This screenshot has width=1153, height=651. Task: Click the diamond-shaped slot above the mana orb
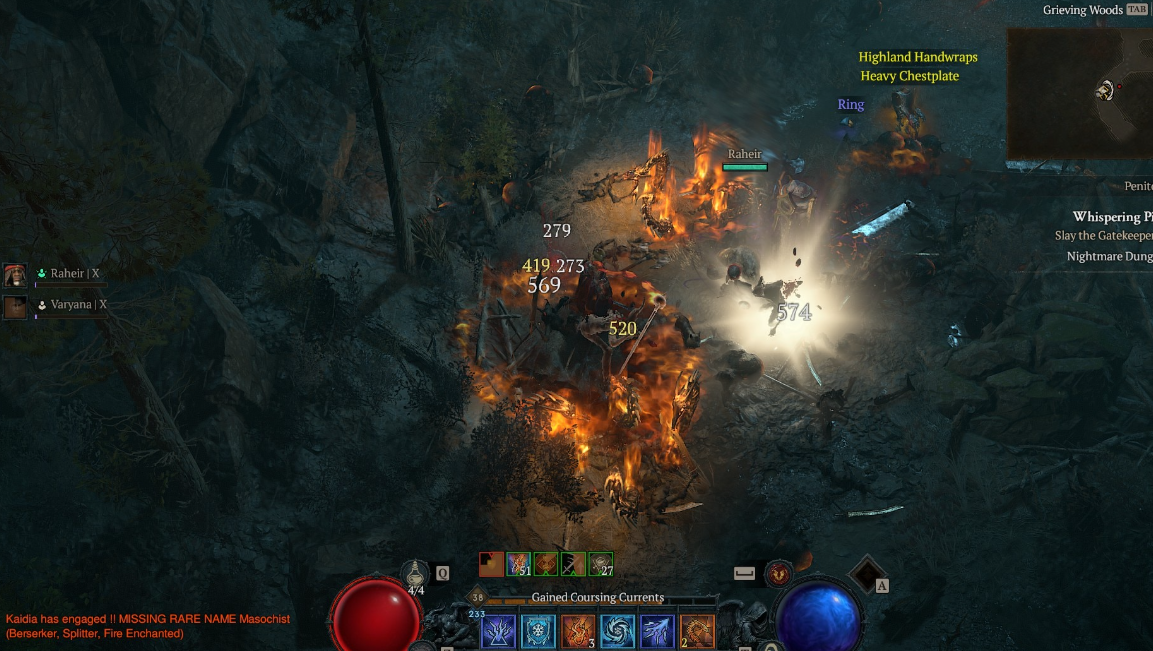[866, 574]
